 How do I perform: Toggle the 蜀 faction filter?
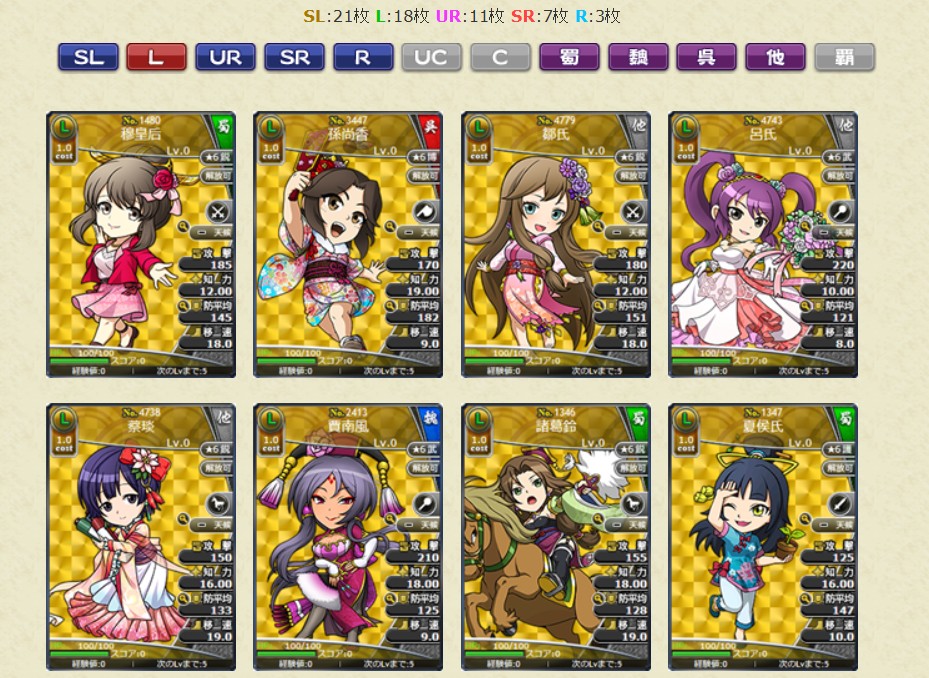(569, 57)
